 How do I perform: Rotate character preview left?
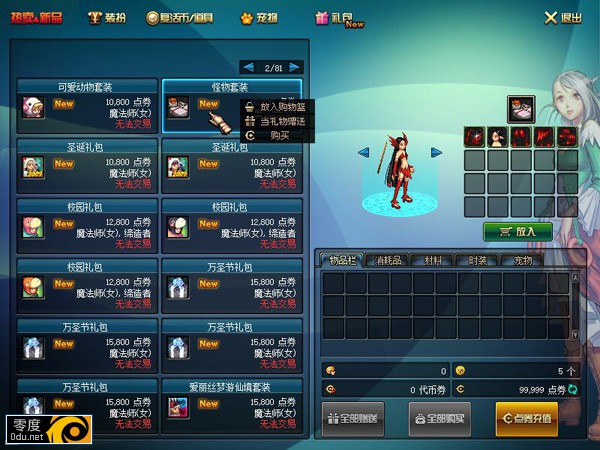click(x=363, y=152)
